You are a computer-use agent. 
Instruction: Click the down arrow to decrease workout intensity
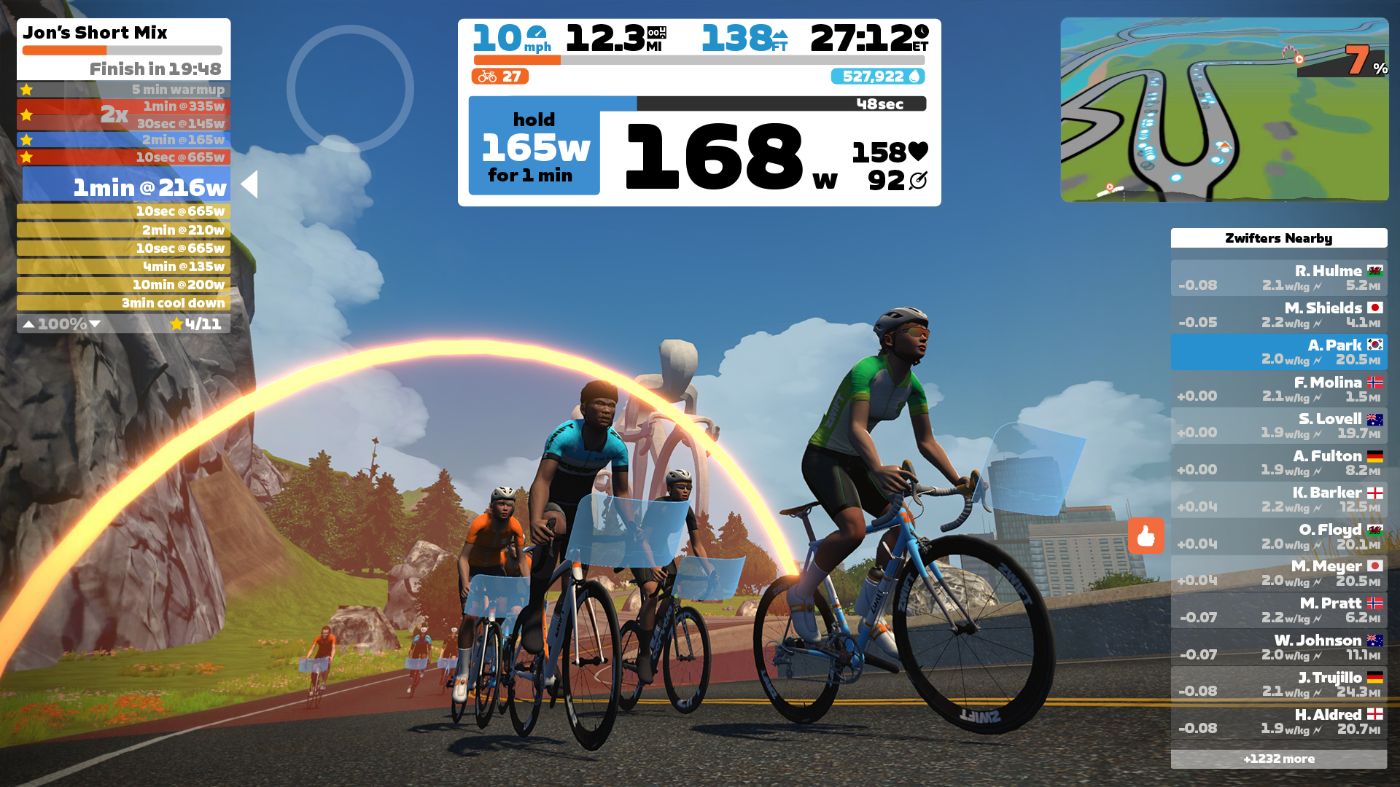95,323
